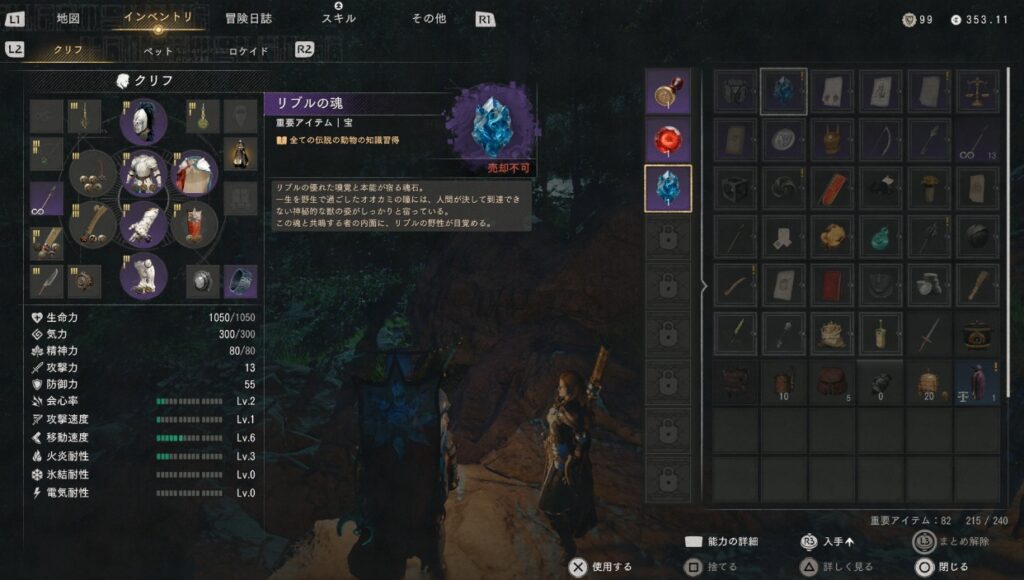This screenshot has width=1024, height=580.
Task: Show the ロケイド inventory sub-tab
Action: click(249, 51)
